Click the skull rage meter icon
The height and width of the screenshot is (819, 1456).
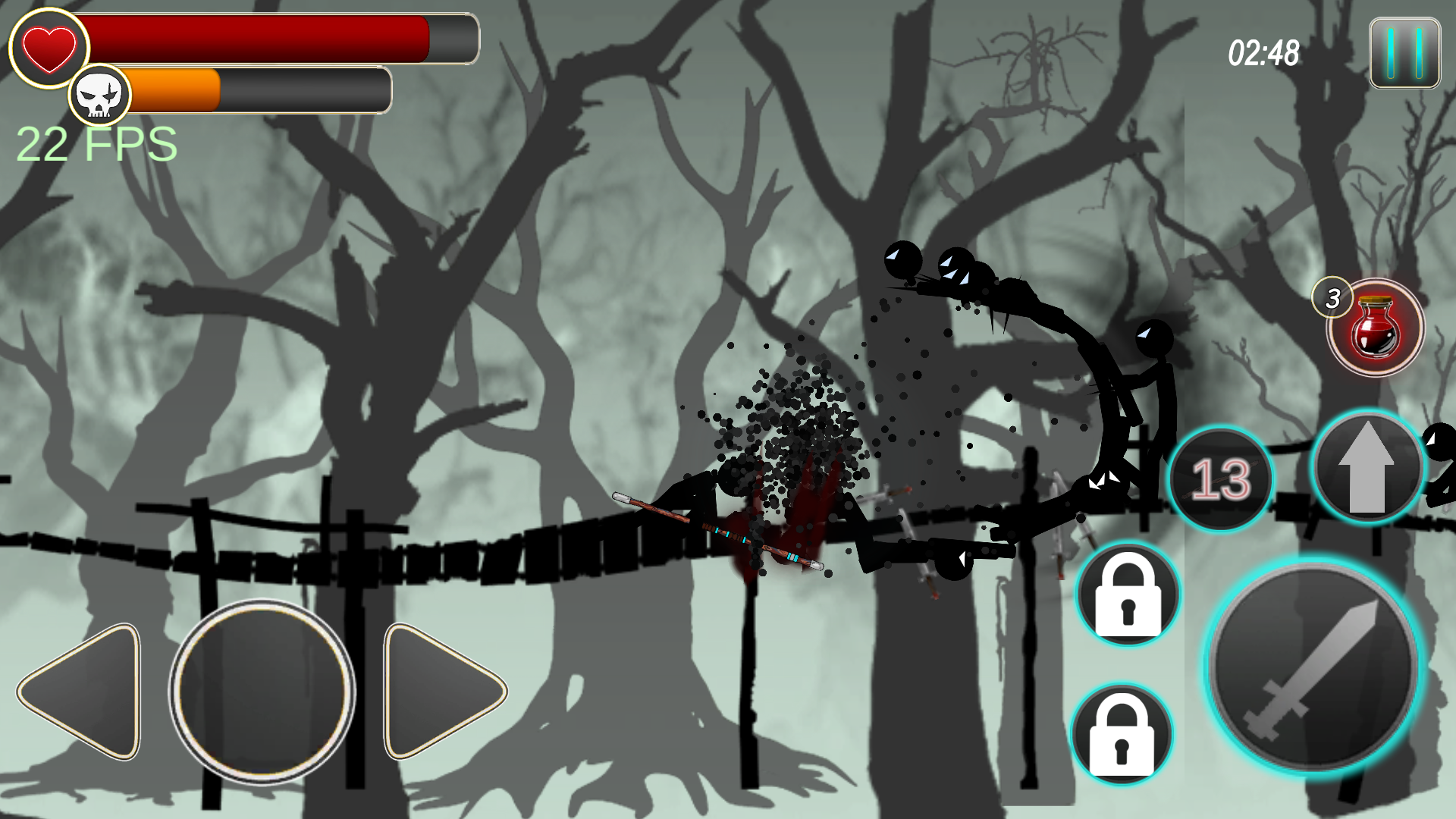pos(101,94)
